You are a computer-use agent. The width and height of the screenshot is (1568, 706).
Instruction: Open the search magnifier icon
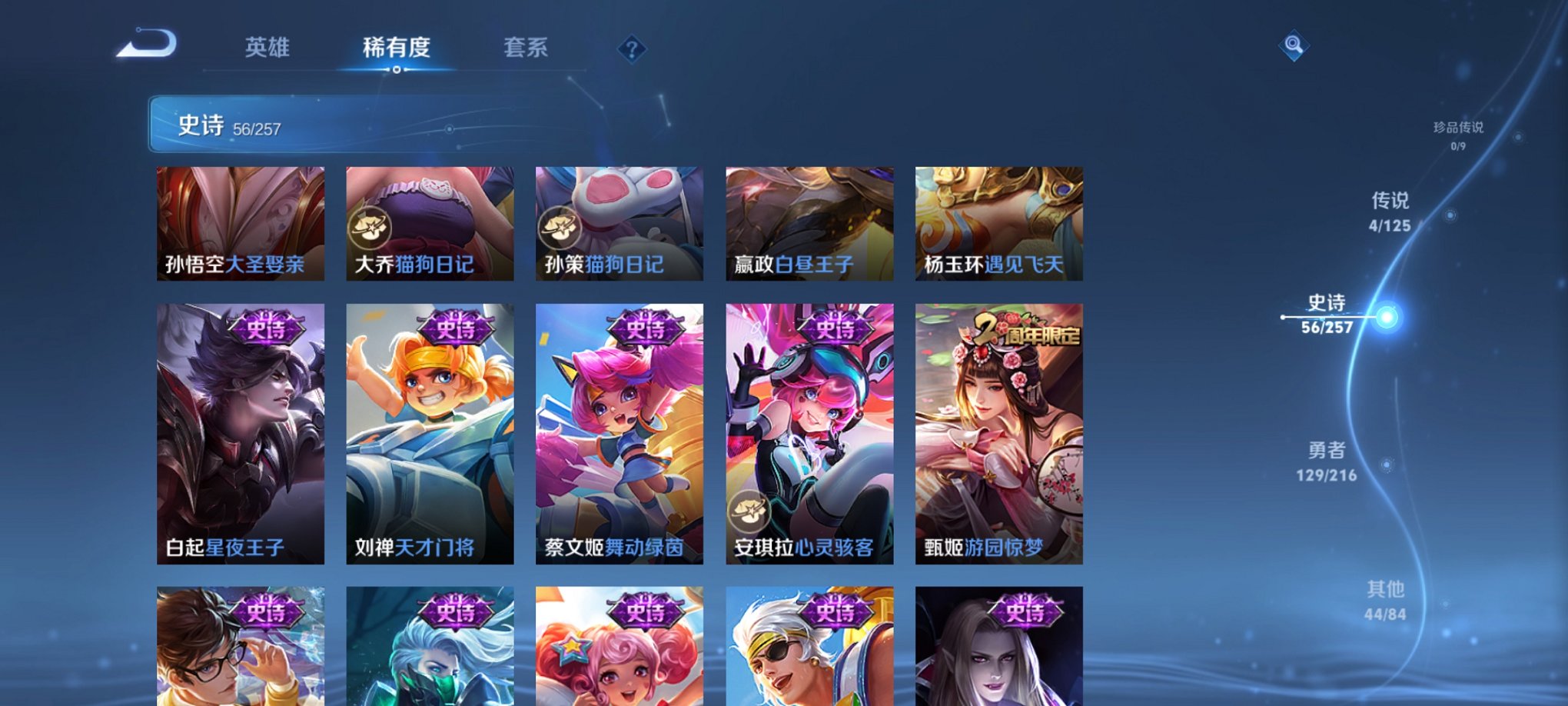click(x=1292, y=46)
